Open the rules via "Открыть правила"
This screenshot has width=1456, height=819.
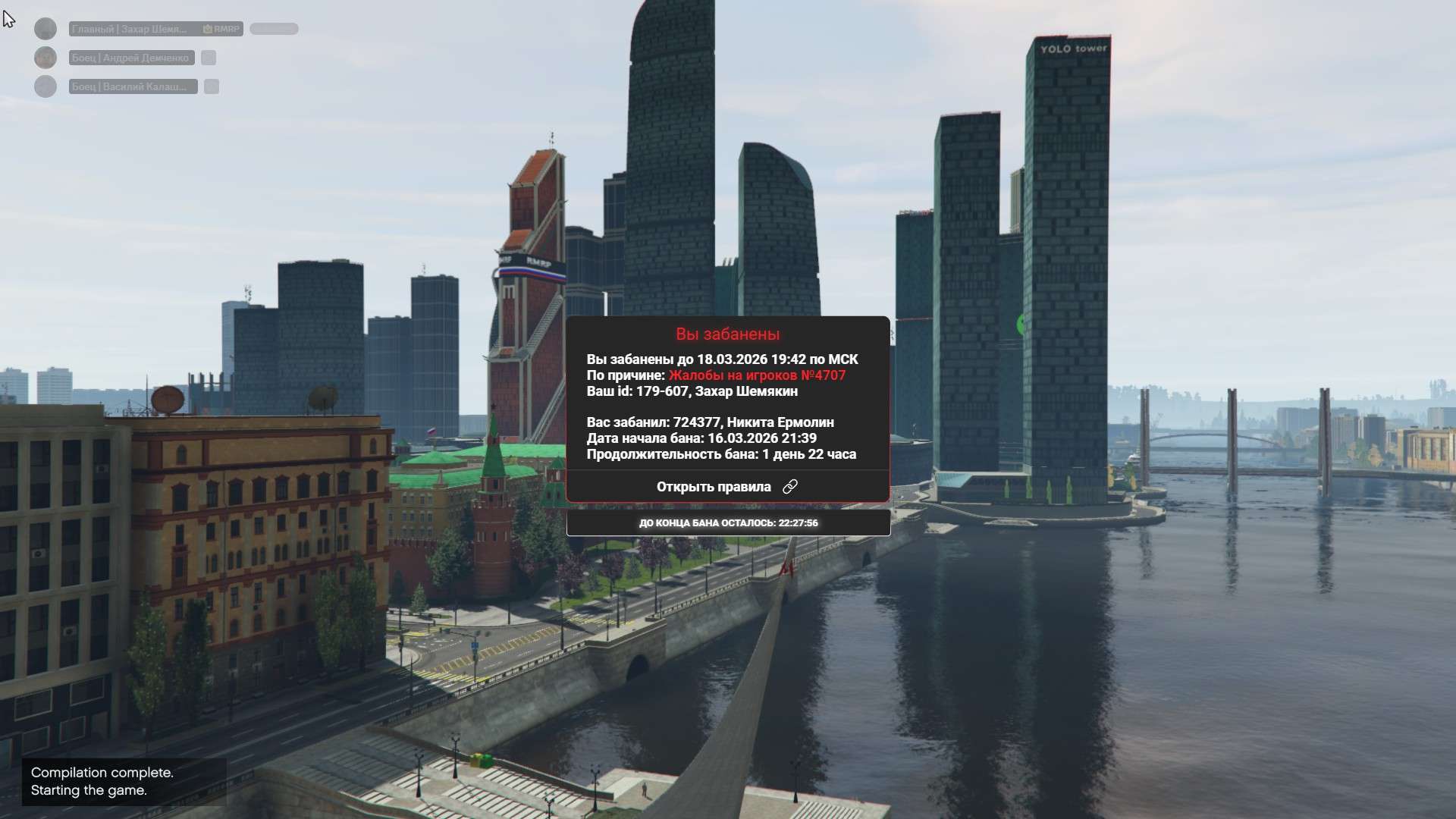pos(713,487)
